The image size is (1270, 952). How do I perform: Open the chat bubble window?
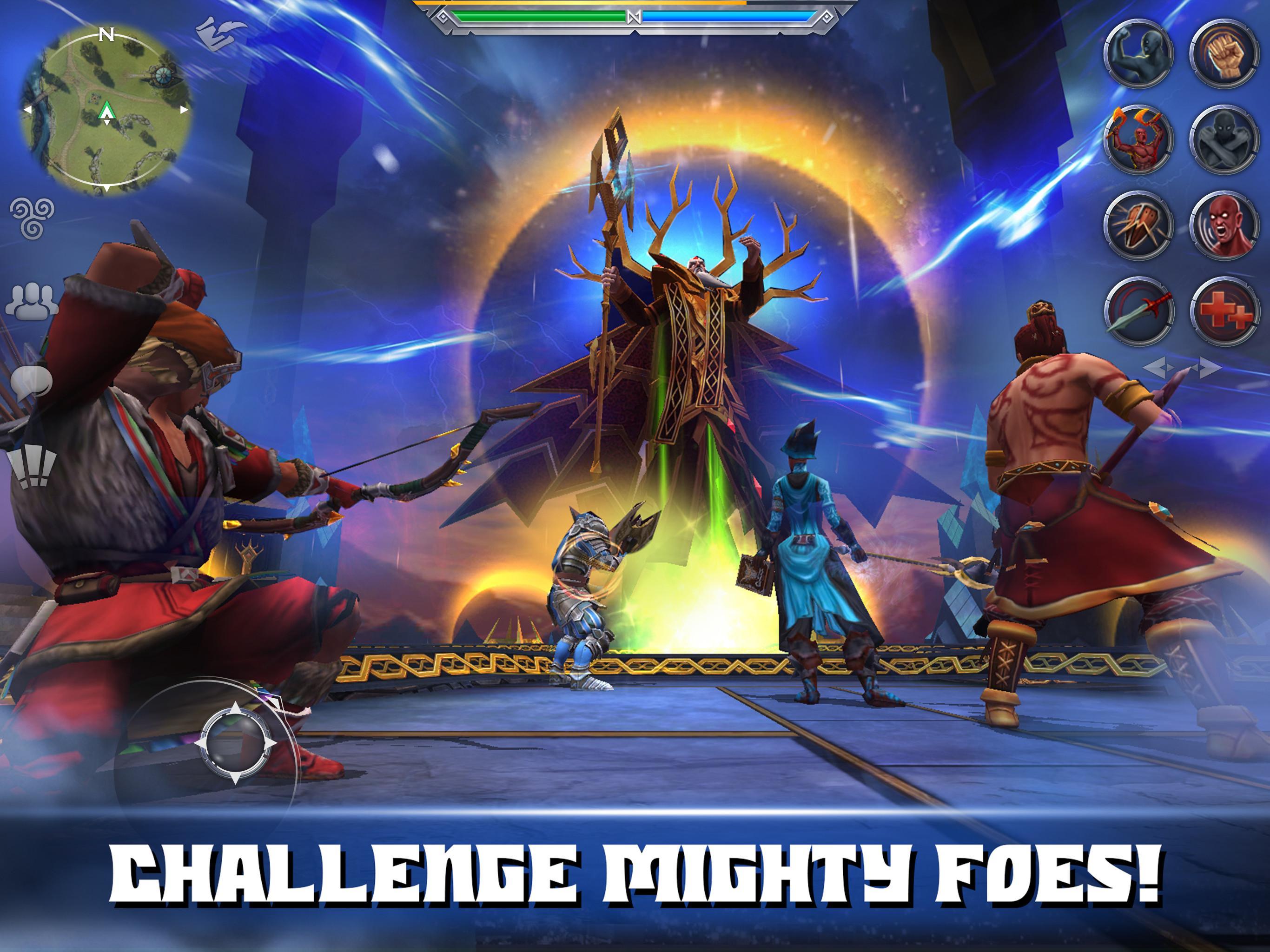[33, 382]
